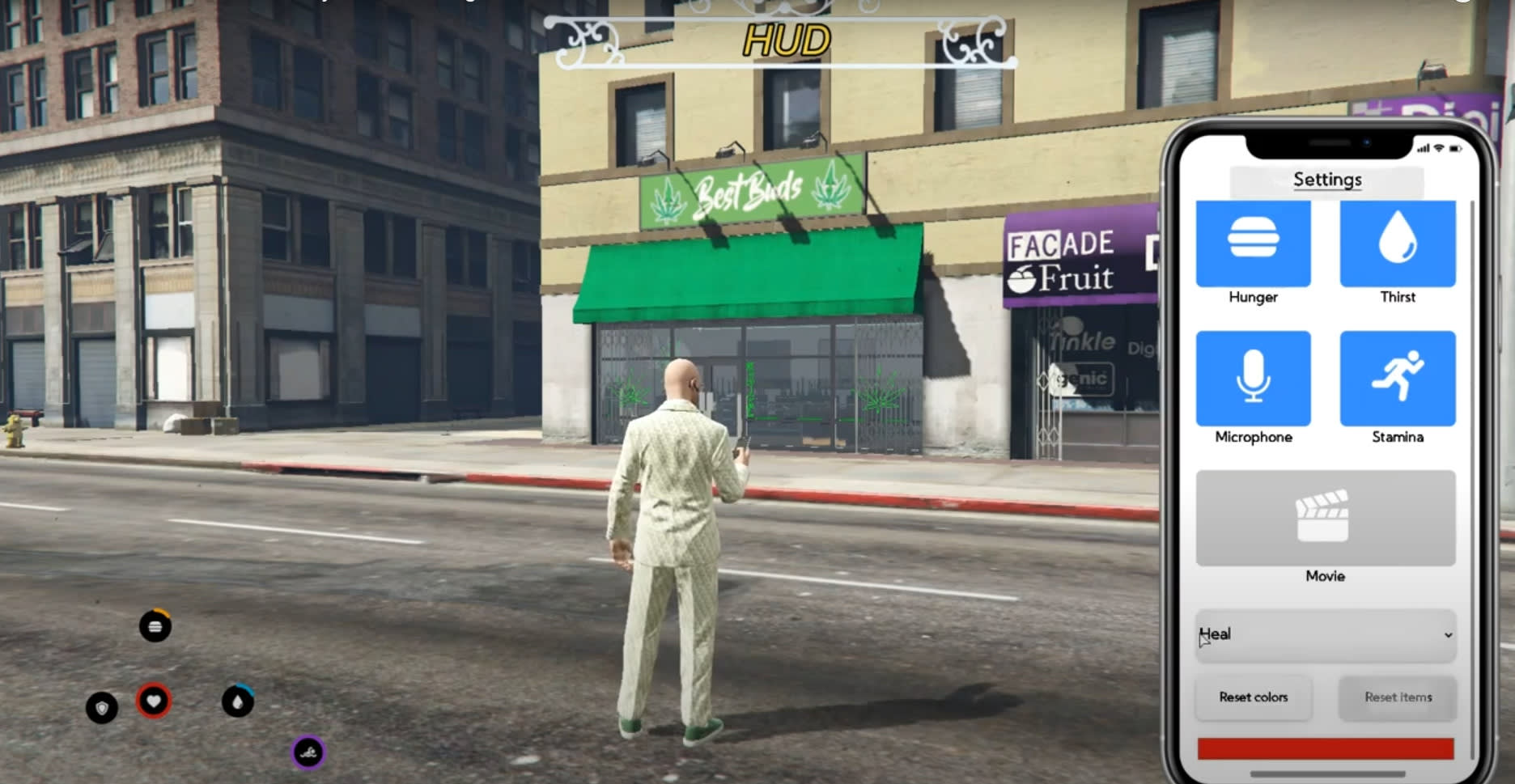Toggle the Hunger HUD tile

pos(1253,244)
